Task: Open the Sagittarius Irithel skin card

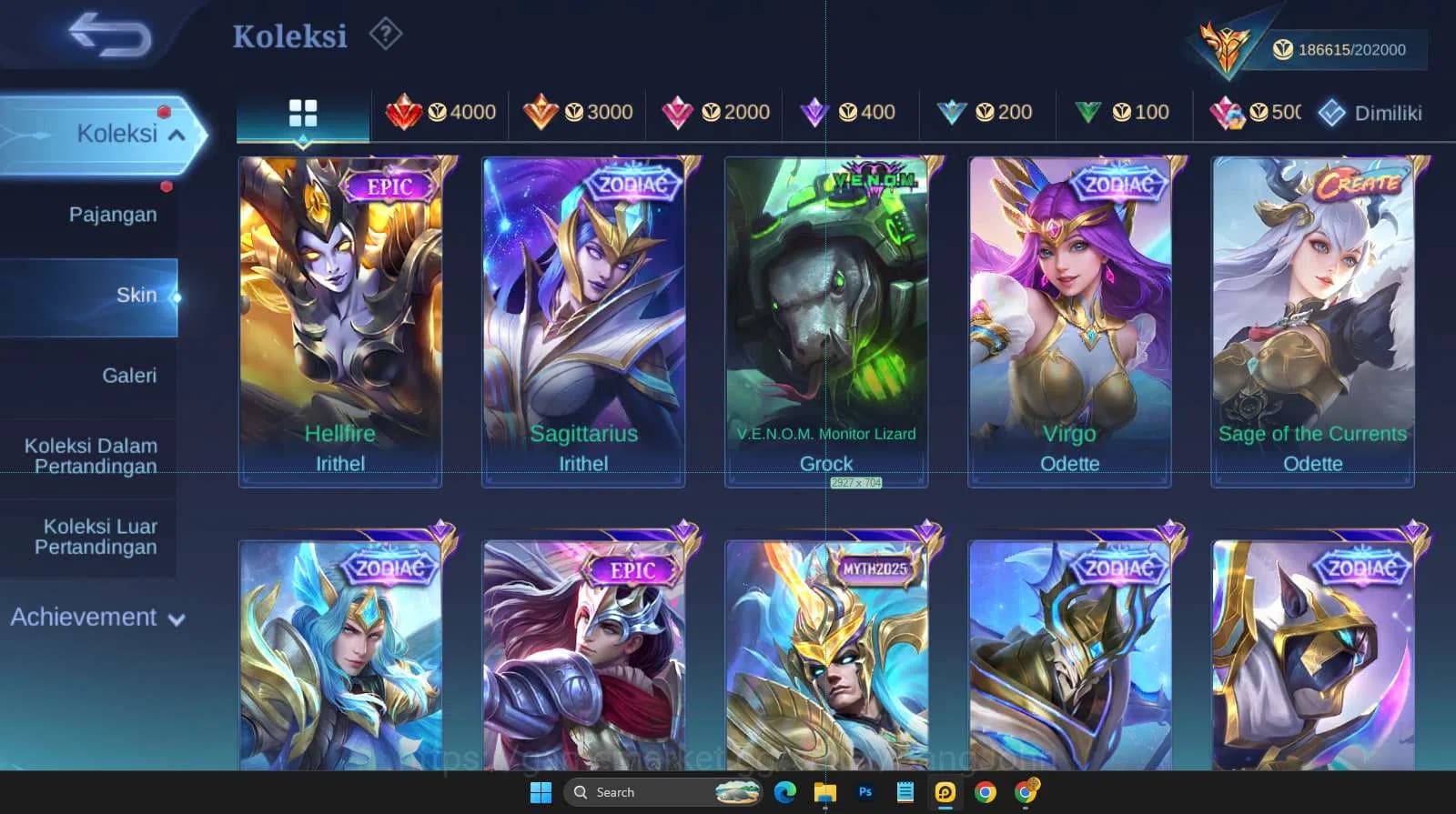Action: pyautogui.click(x=582, y=318)
